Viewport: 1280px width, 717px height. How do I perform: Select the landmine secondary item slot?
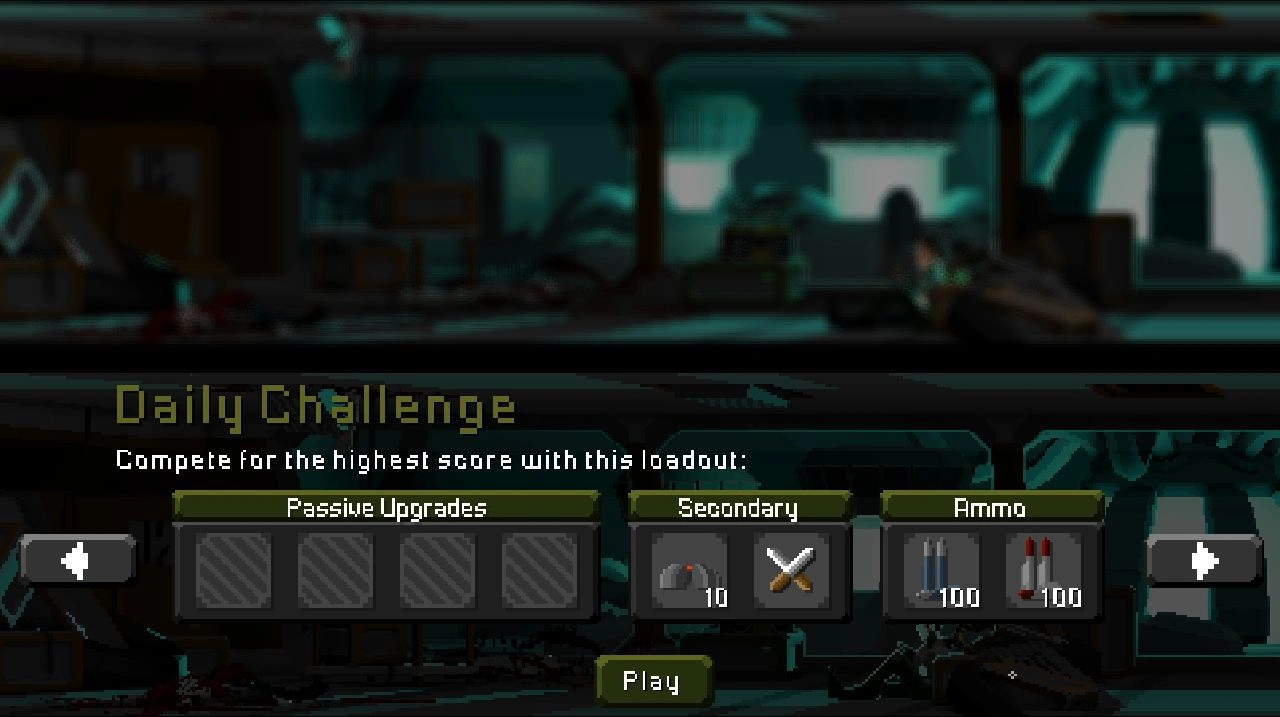(690, 571)
